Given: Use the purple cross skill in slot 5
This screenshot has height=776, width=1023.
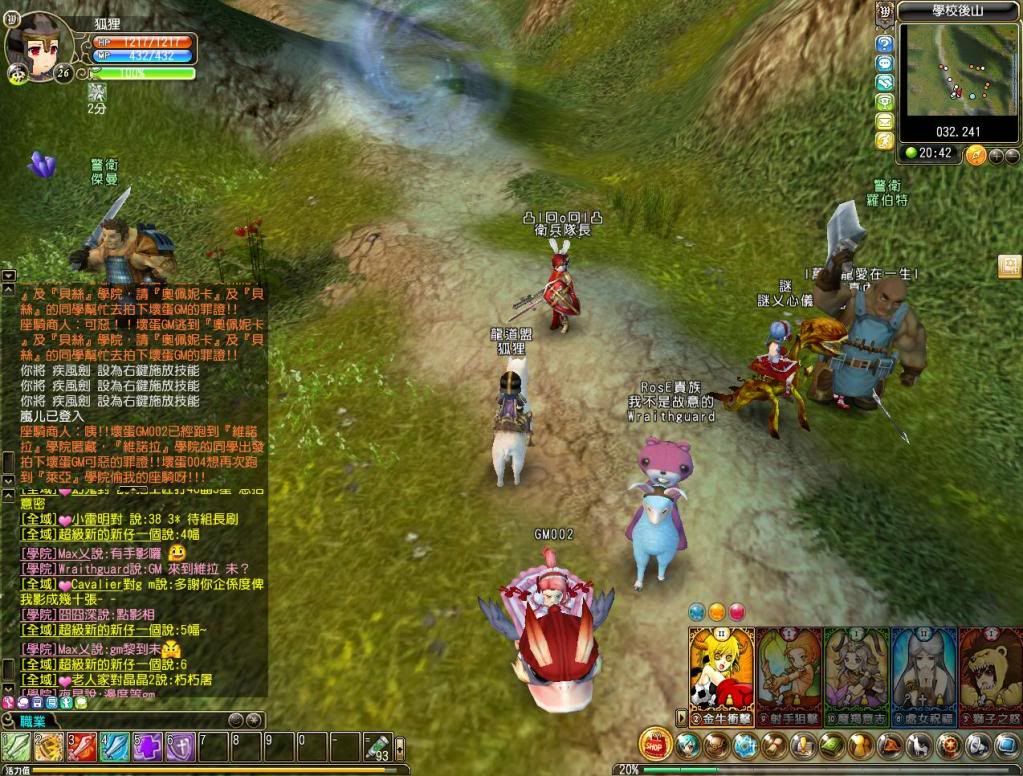Looking at the screenshot, I should tap(148, 747).
